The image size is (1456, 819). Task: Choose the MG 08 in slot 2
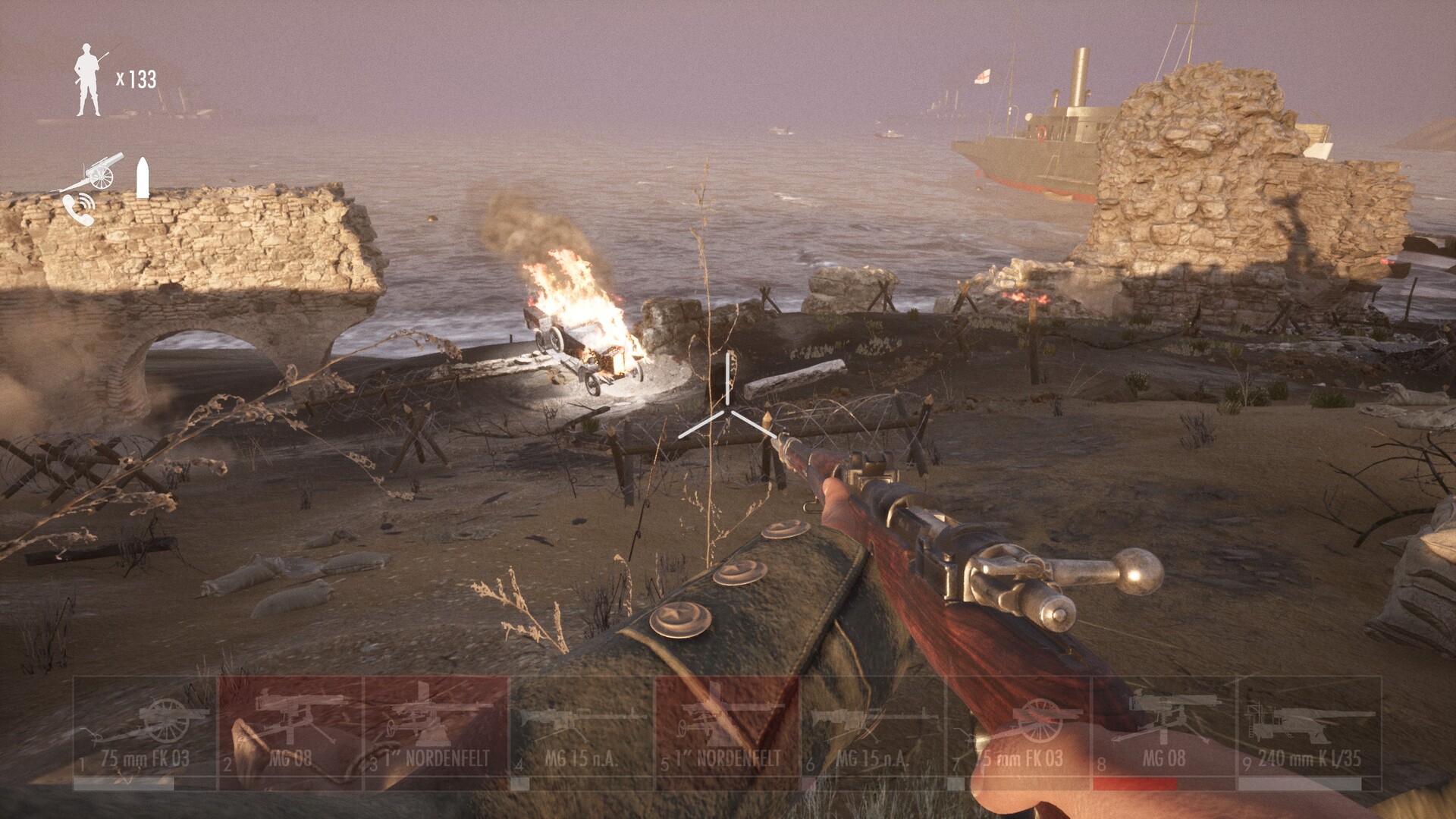[x=290, y=733]
